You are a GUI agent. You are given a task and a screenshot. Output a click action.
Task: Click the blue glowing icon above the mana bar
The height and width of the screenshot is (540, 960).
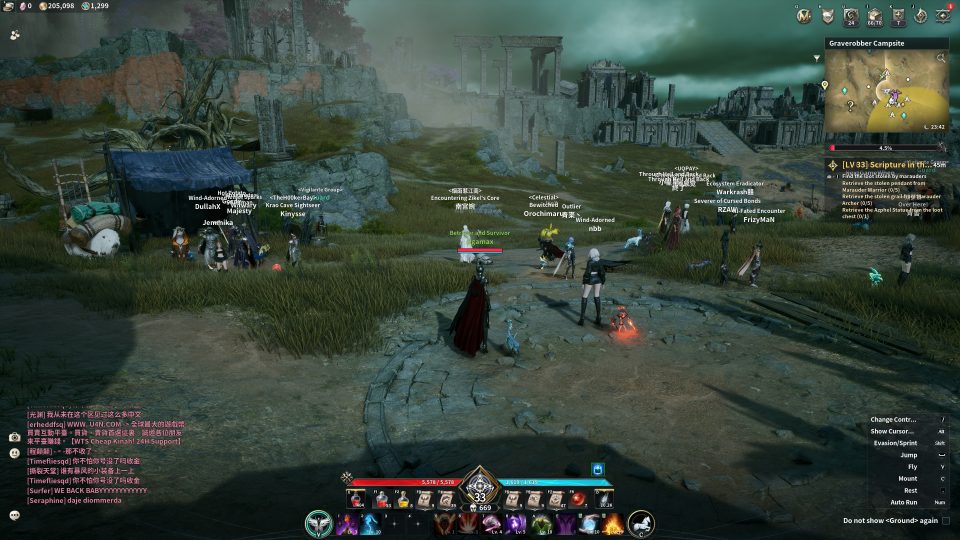tap(599, 467)
